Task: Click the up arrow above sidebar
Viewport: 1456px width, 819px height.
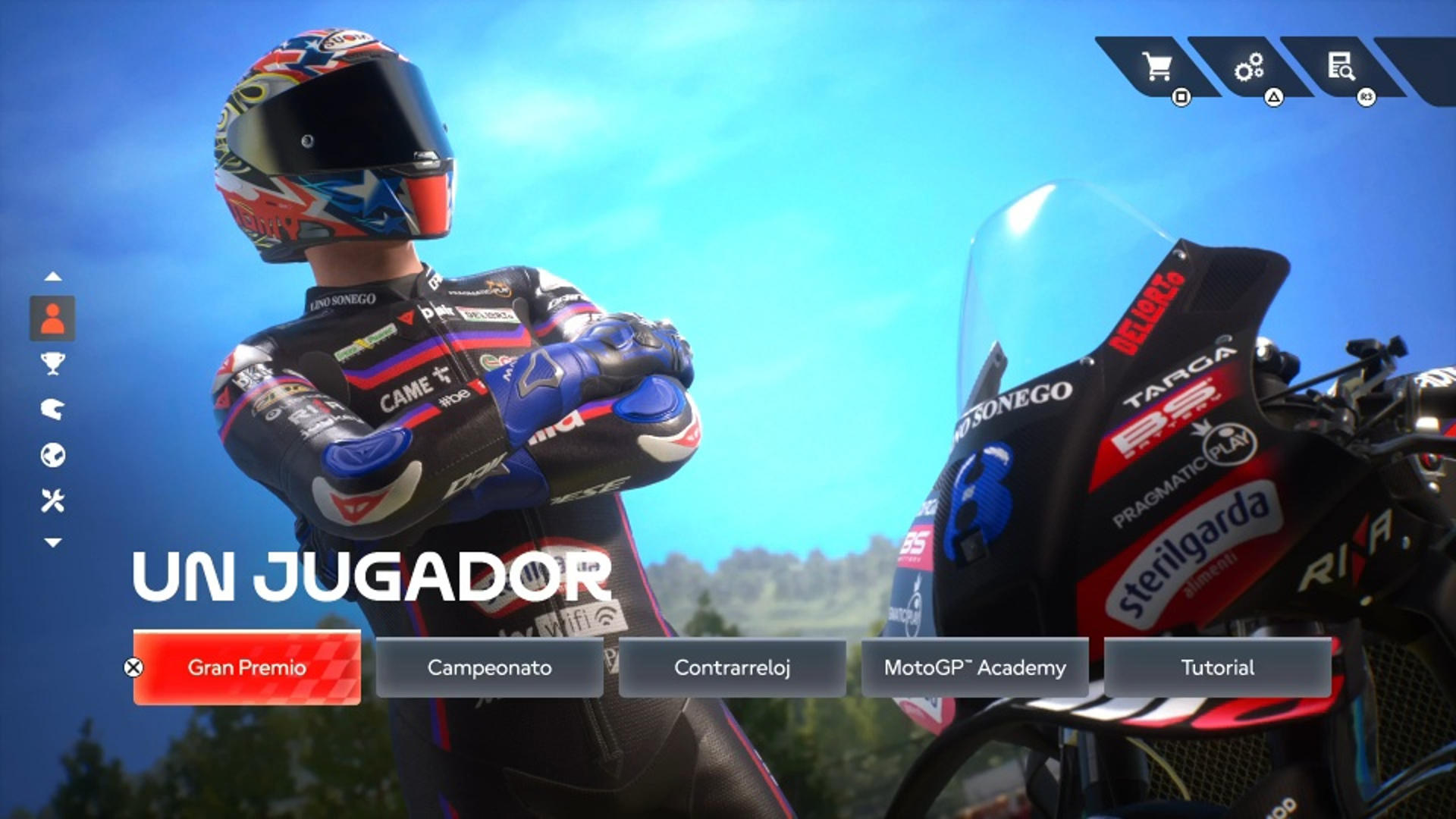Action: point(52,277)
